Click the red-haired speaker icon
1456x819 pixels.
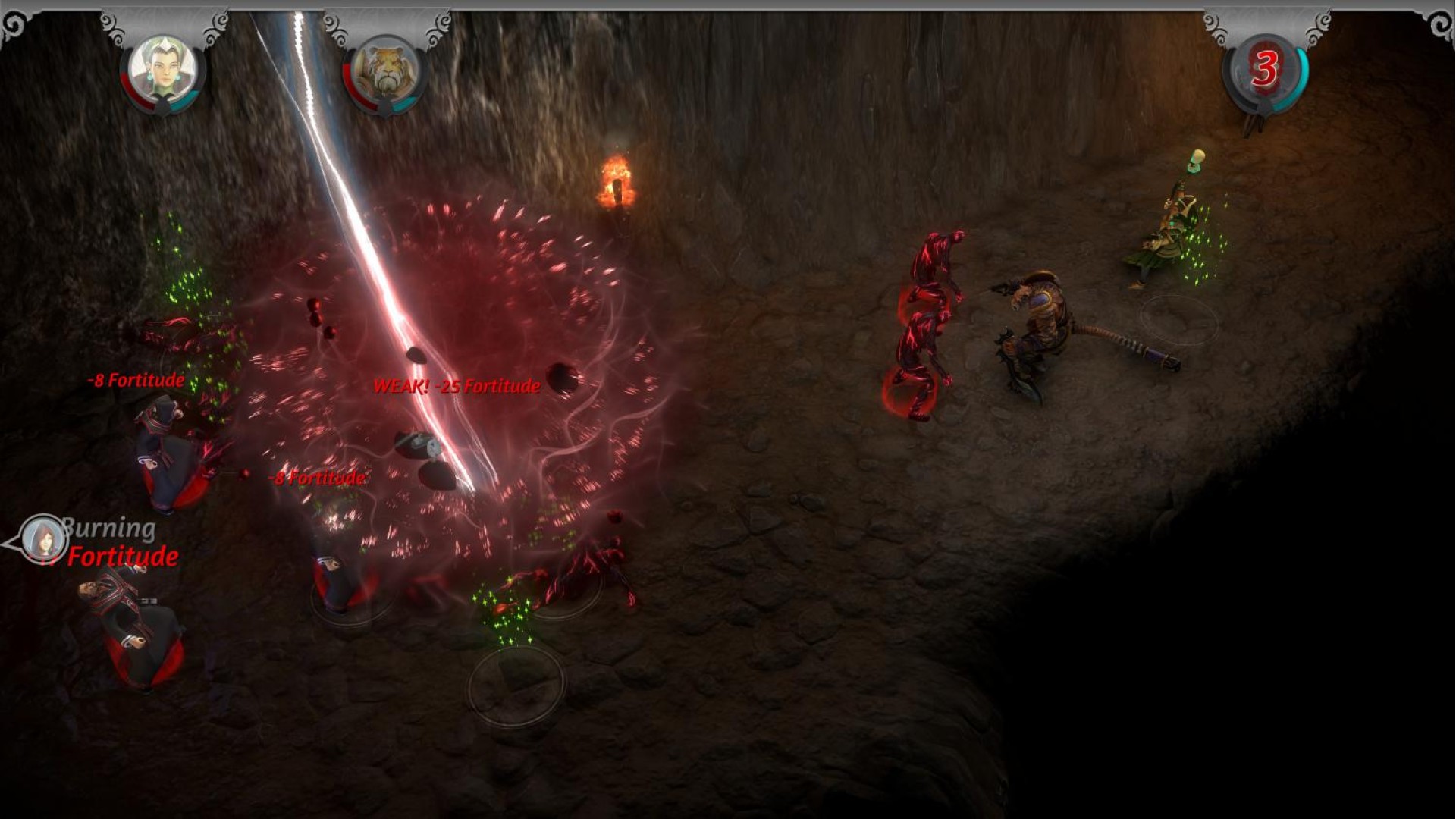click(x=43, y=539)
